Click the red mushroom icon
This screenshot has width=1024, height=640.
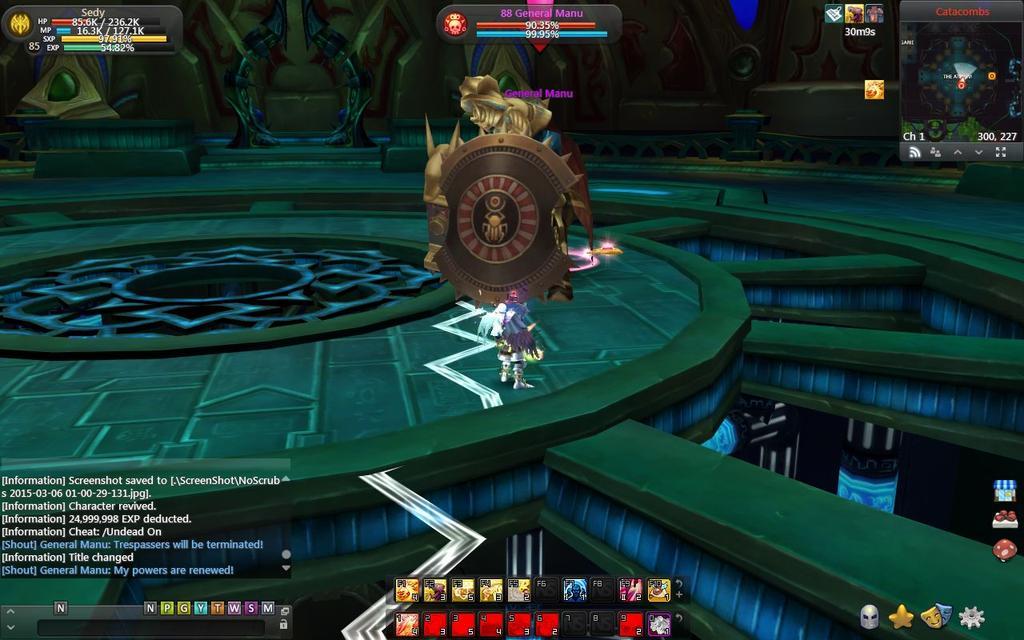[x=1004, y=549]
